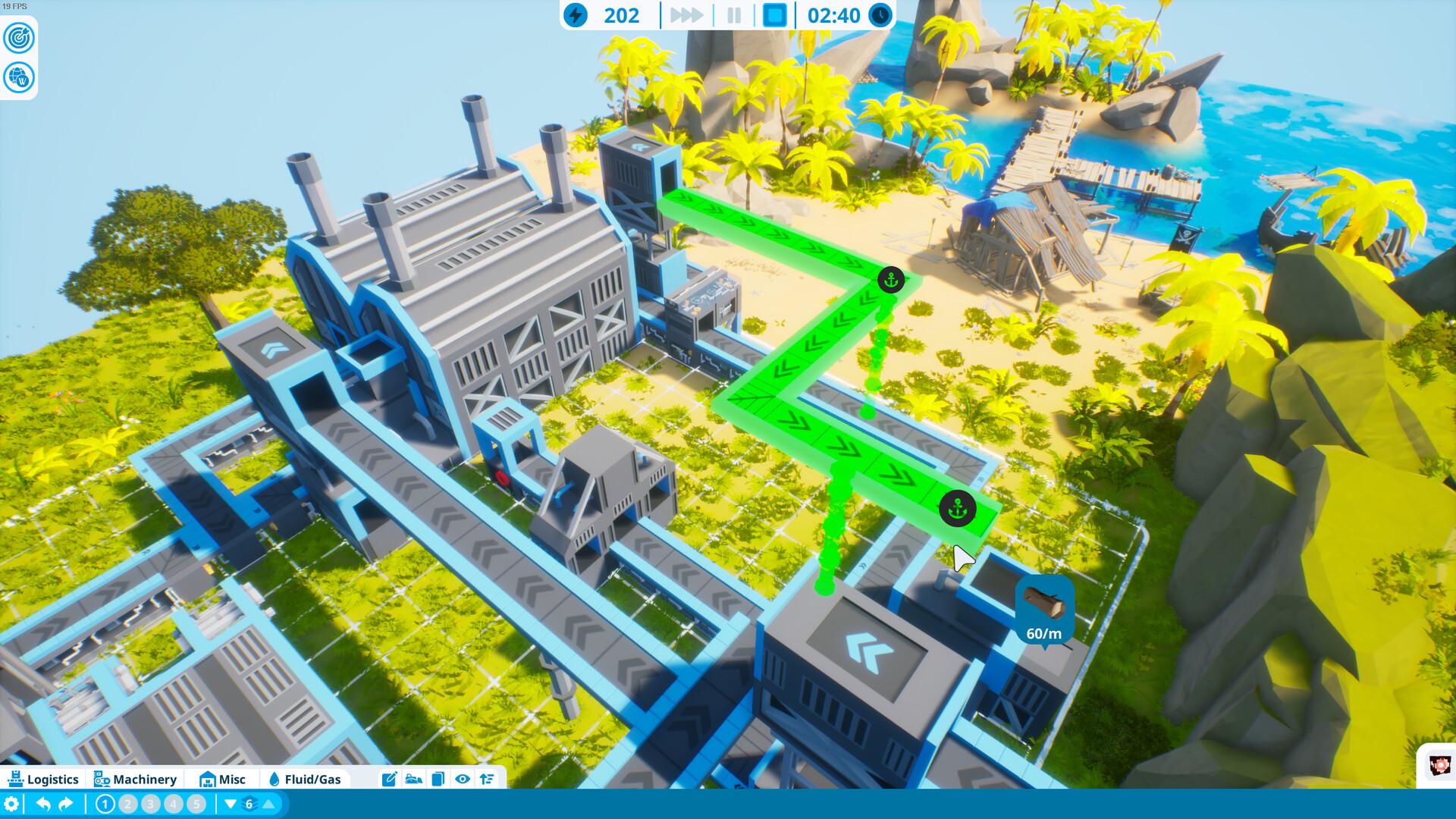Enable fast-forward speed

[x=687, y=15]
